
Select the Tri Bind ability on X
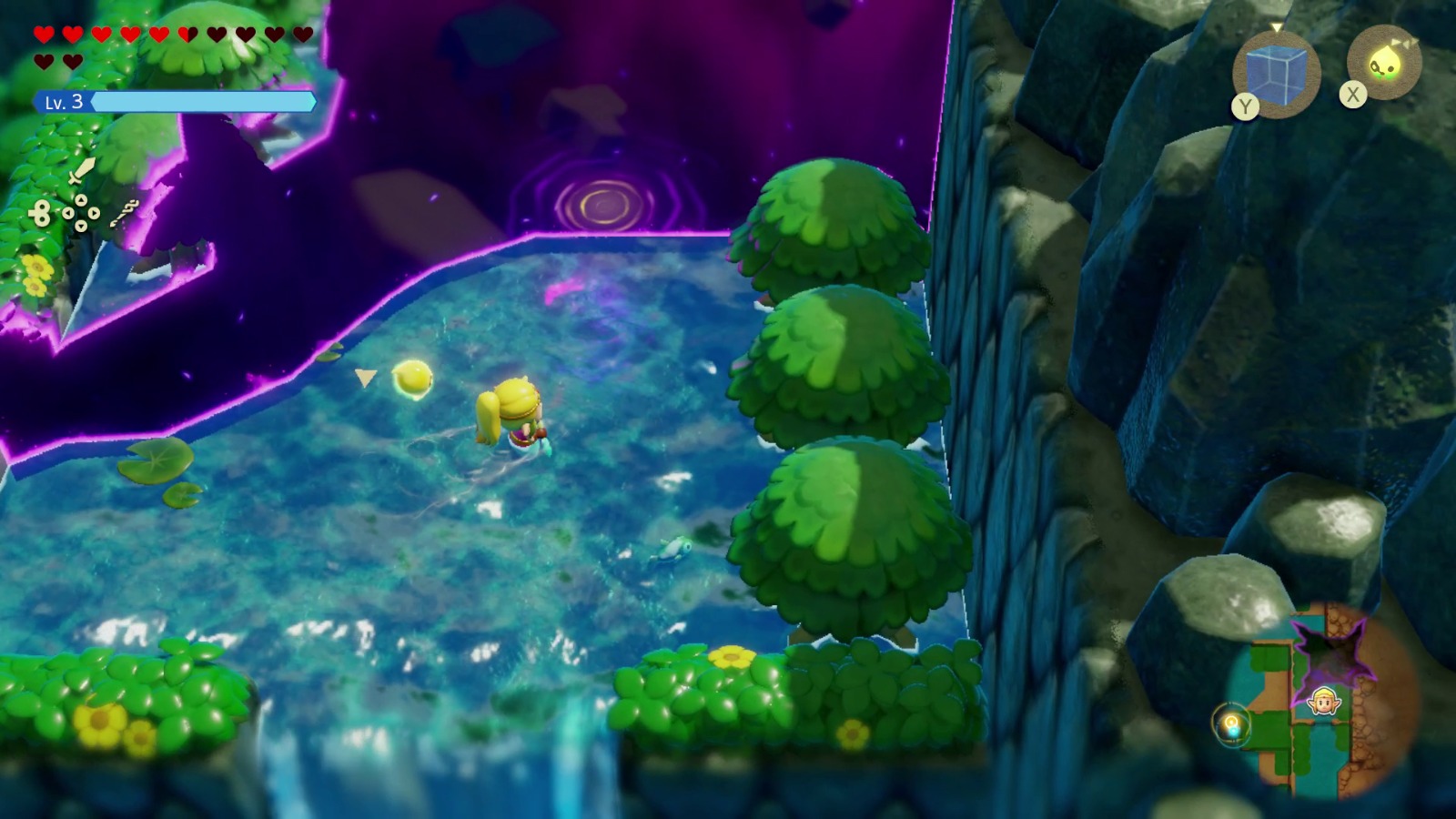(x=1385, y=62)
